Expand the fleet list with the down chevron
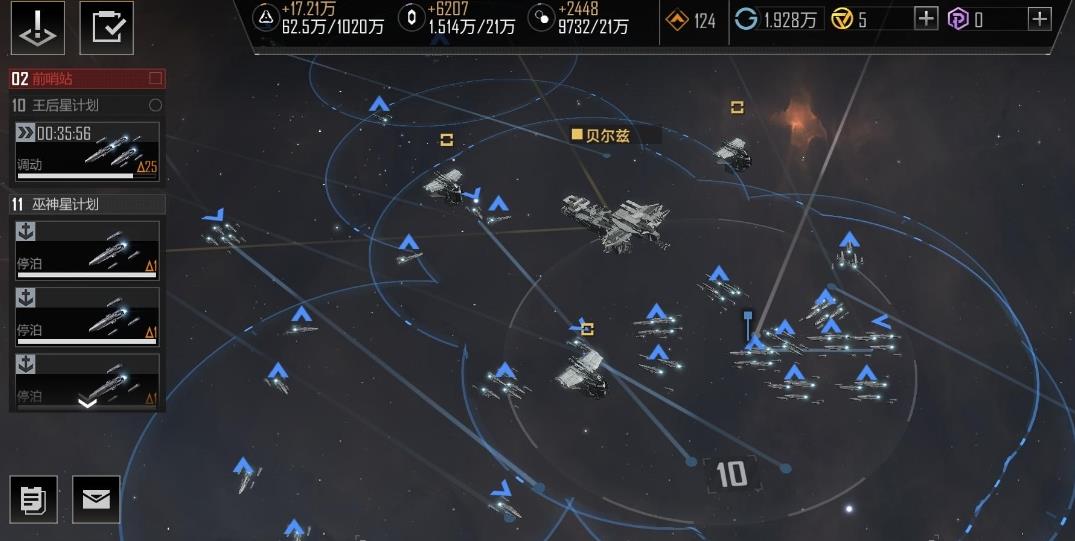1075x541 pixels. (x=87, y=402)
